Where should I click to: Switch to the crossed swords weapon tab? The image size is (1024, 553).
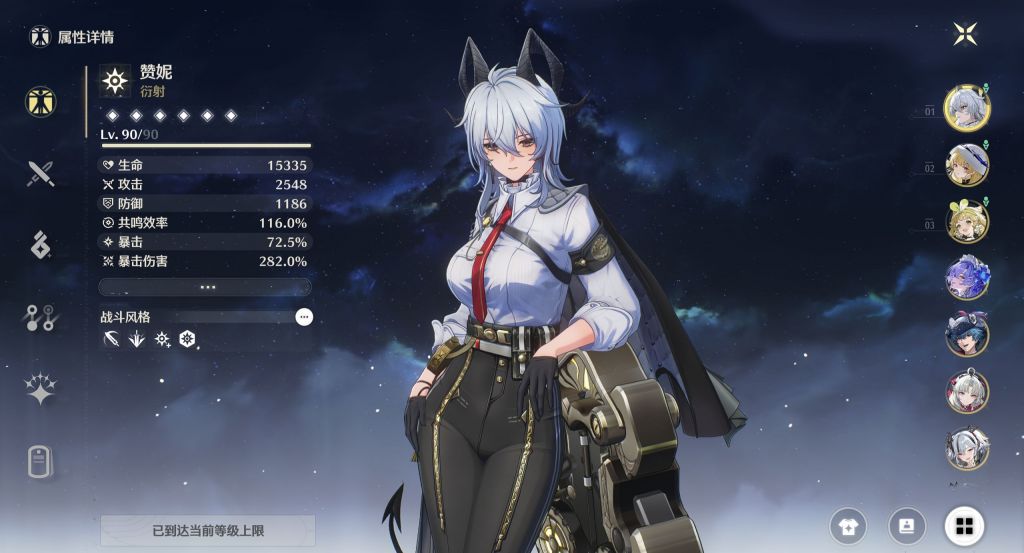coord(41,173)
